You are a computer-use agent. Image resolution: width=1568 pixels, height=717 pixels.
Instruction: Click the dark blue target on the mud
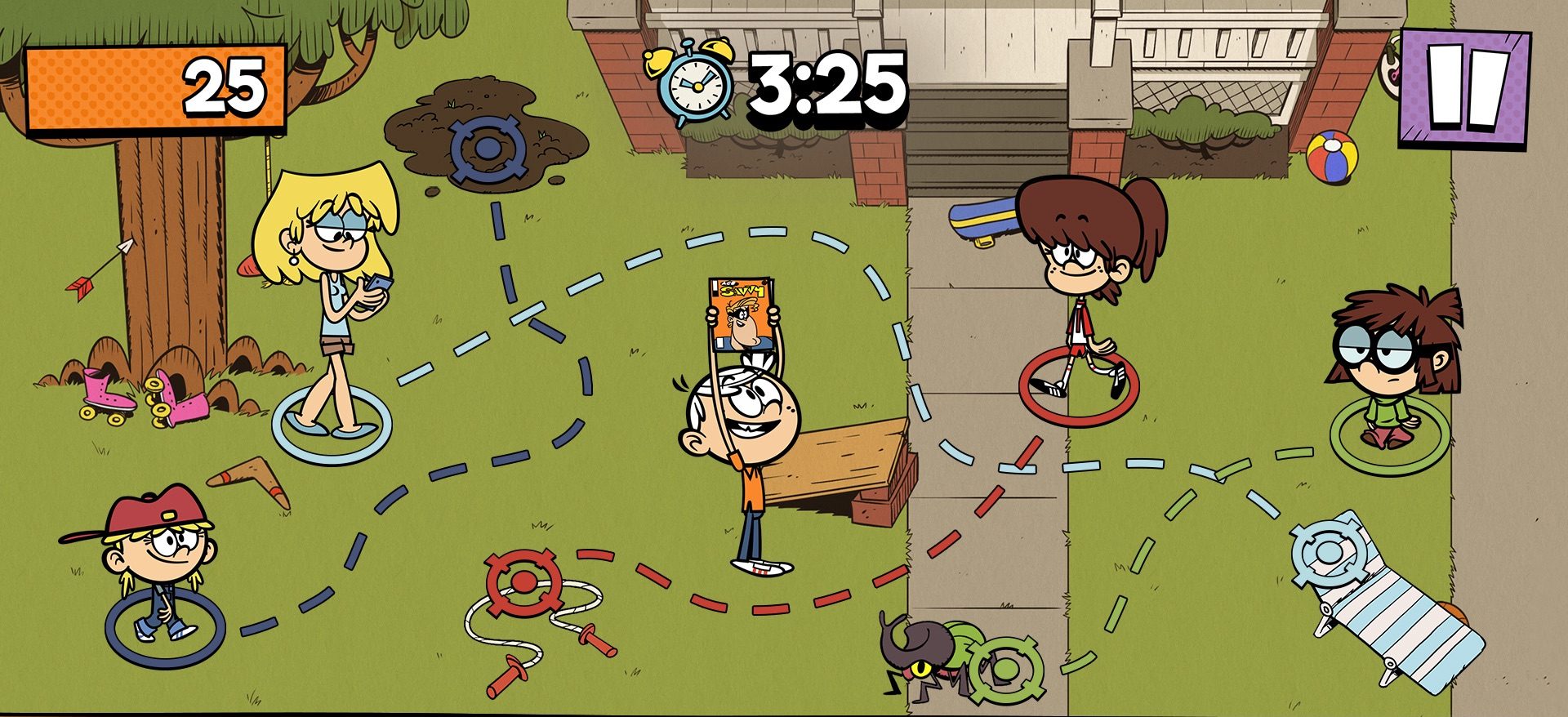tap(486, 149)
